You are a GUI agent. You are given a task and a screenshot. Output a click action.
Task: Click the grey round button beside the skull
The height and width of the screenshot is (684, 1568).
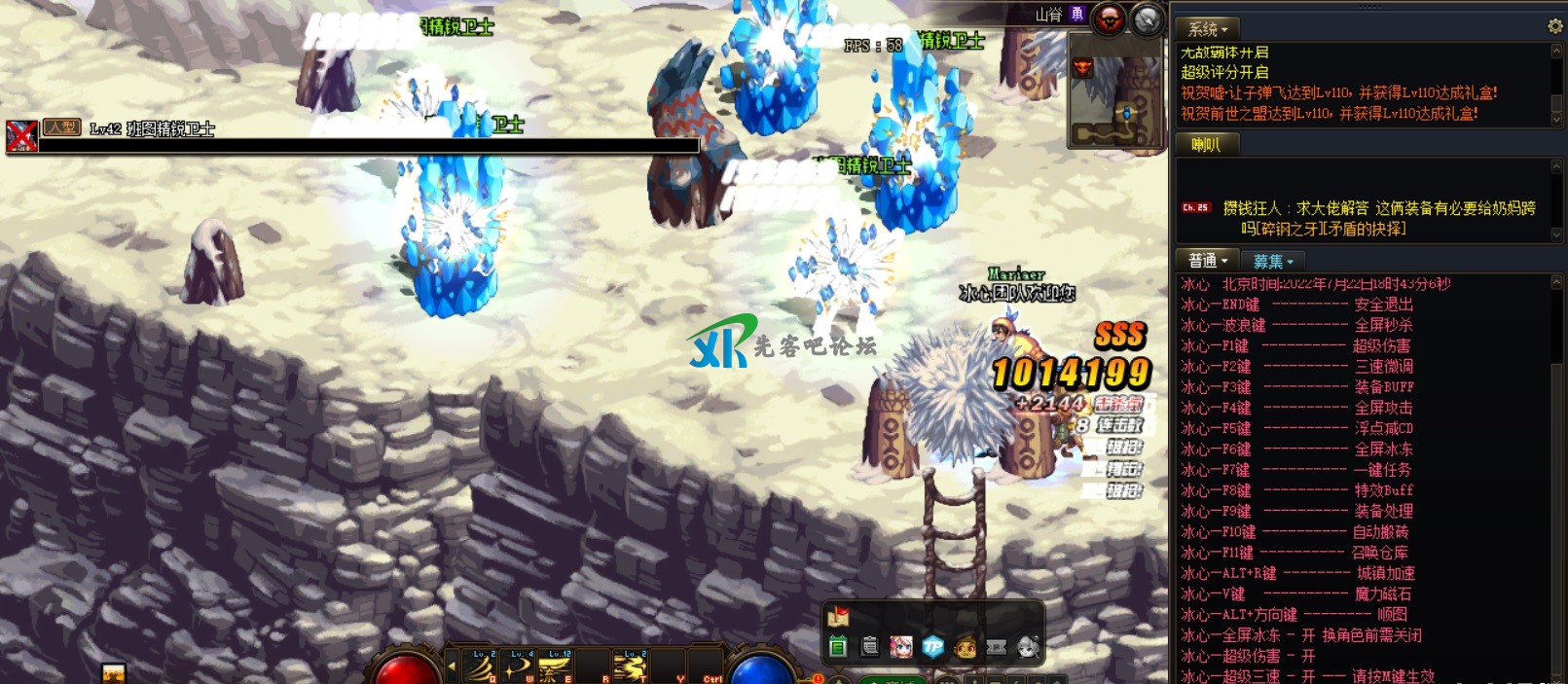1148,18
